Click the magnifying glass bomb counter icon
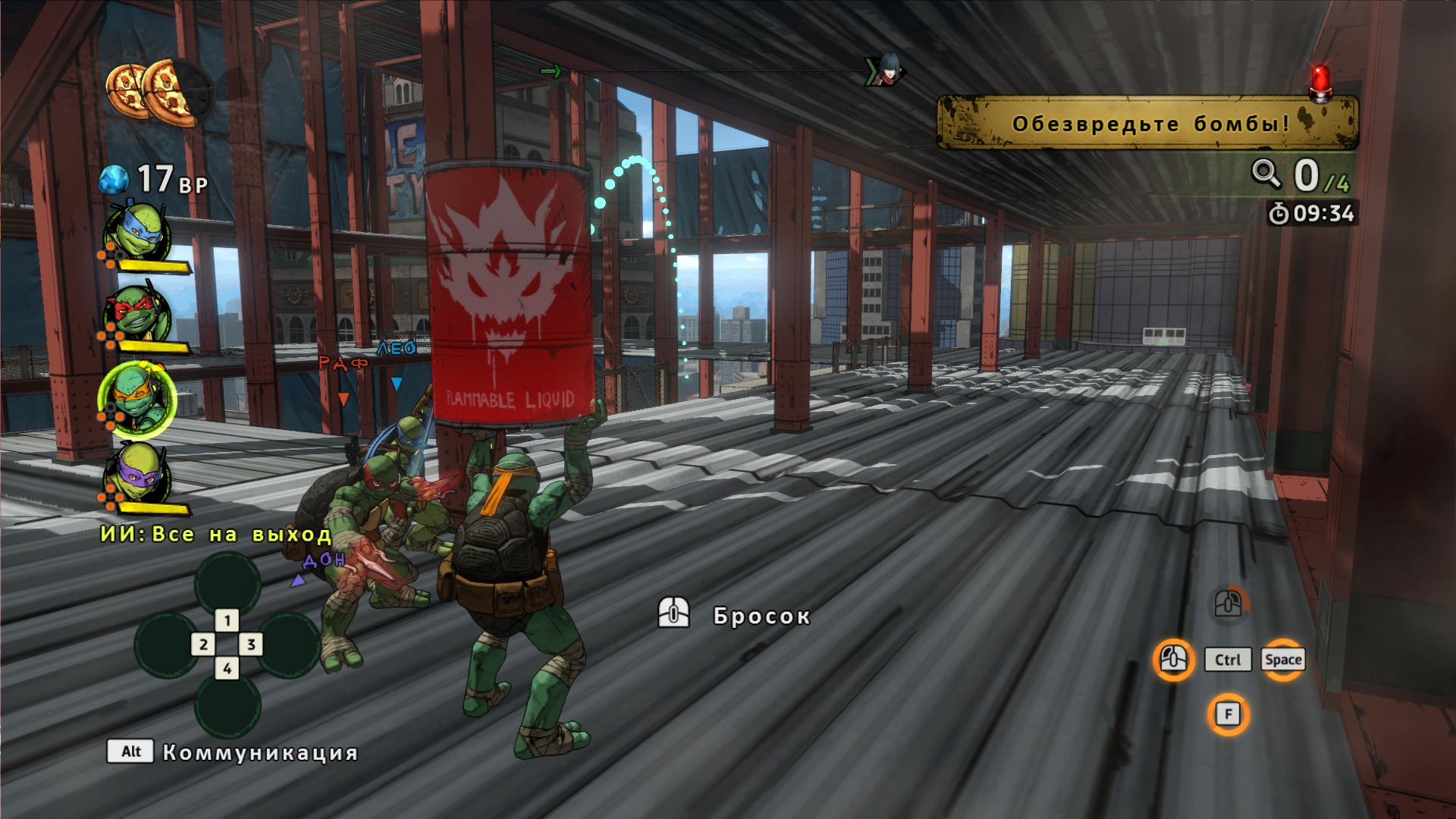Image resolution: width=1456 pixels, height=819 pixels. pyautogui.click(x=1266, y=174)
